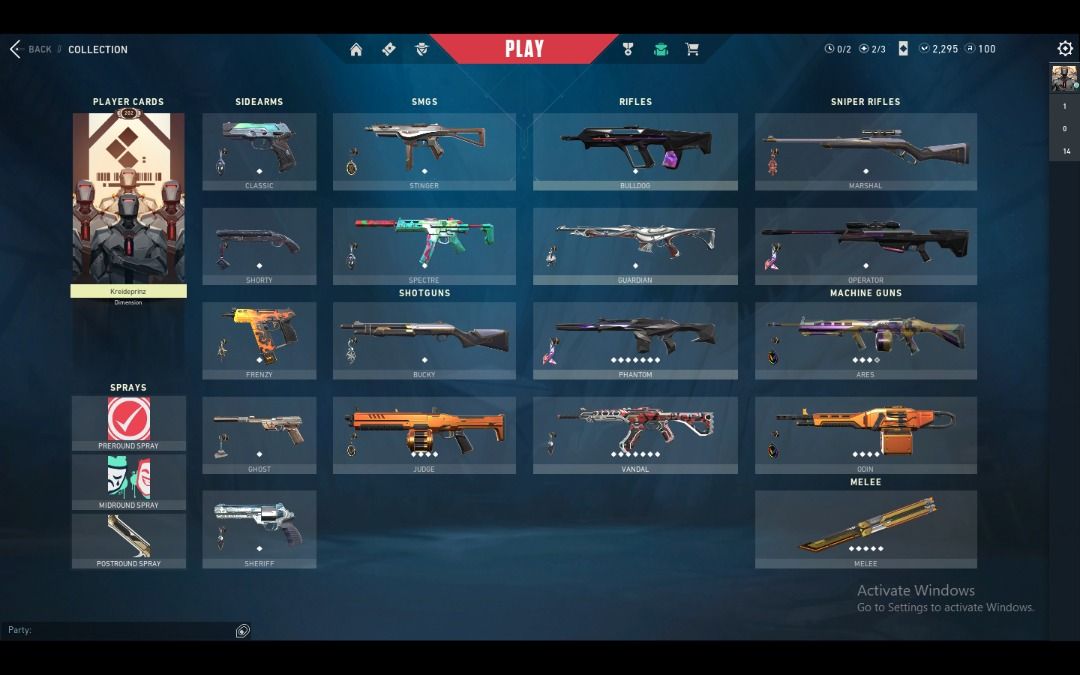Go back from the Collection screen

[x=30, y=49]
